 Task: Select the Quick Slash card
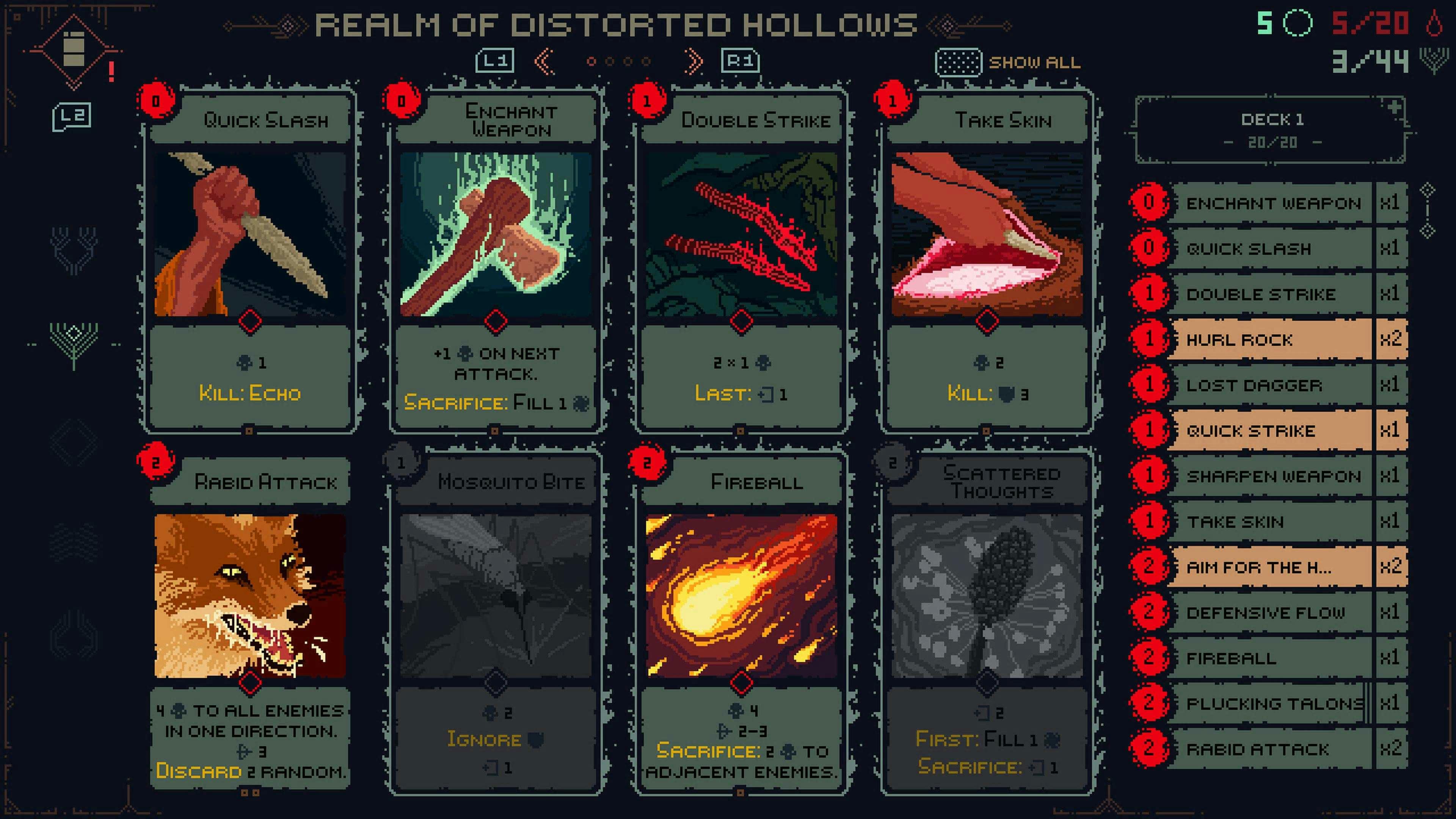(249, 260)
